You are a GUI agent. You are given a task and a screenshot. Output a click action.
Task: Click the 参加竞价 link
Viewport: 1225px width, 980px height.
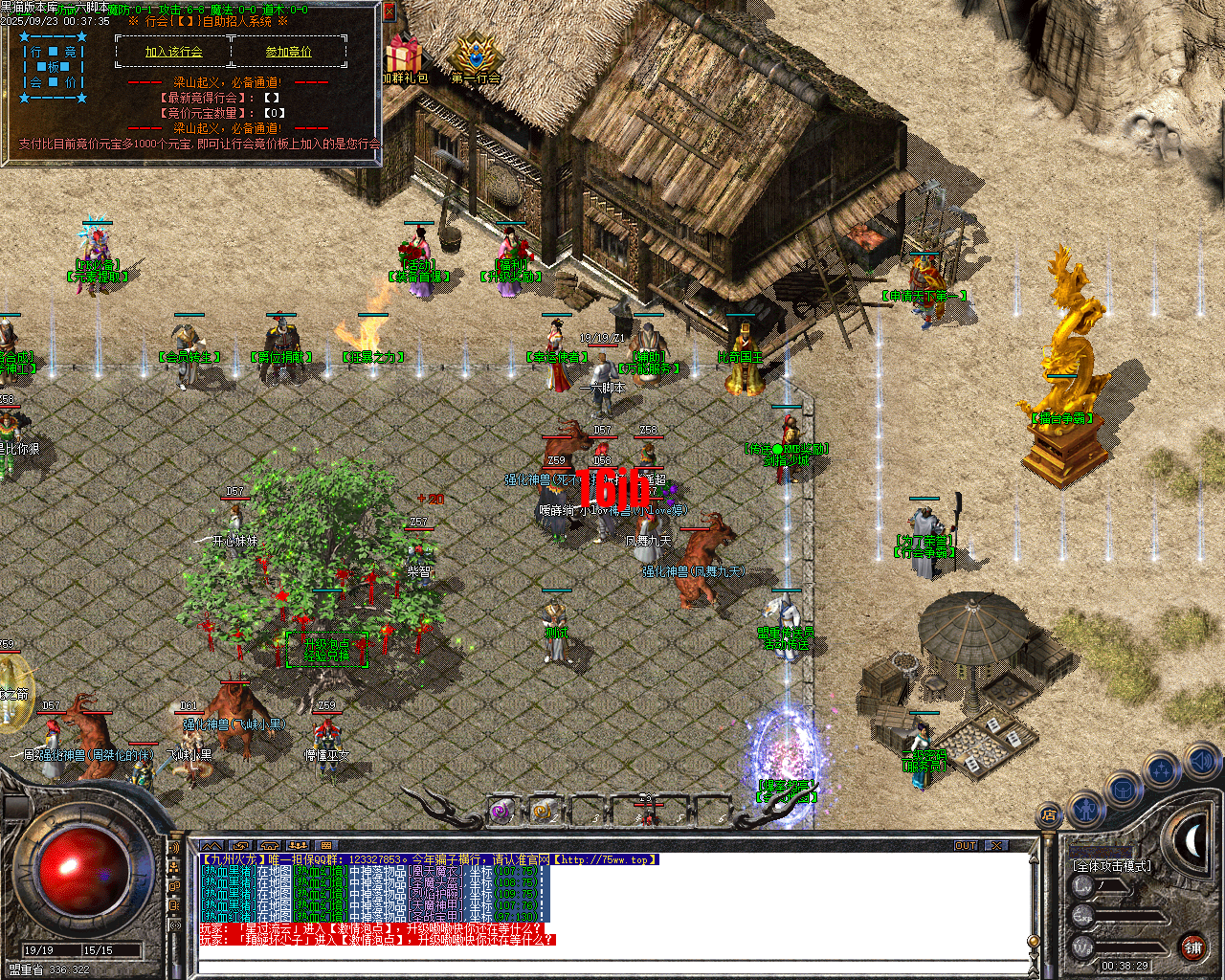(289, 52)
